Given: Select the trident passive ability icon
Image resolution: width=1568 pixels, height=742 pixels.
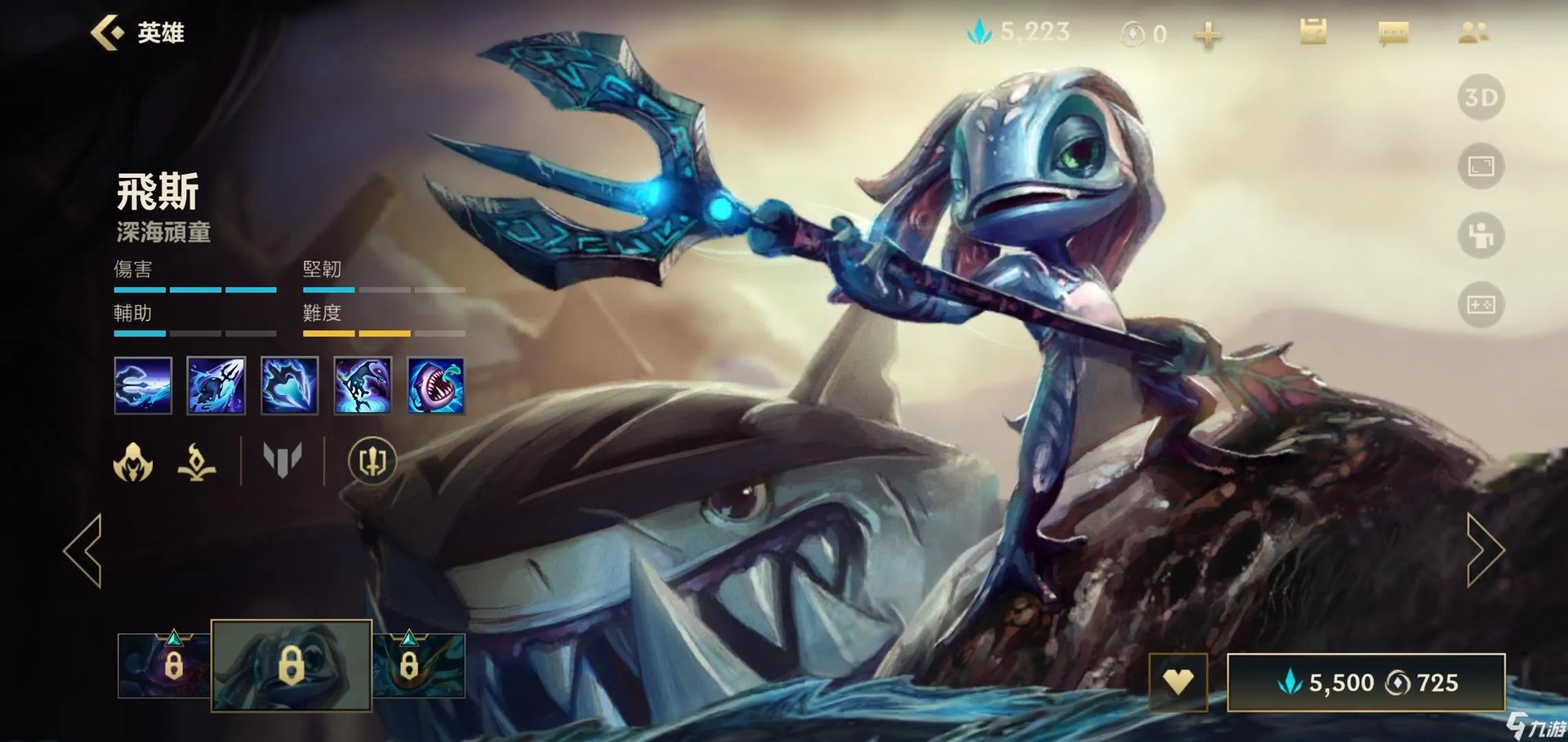Looking at the screenshot, I should (143, 385).
